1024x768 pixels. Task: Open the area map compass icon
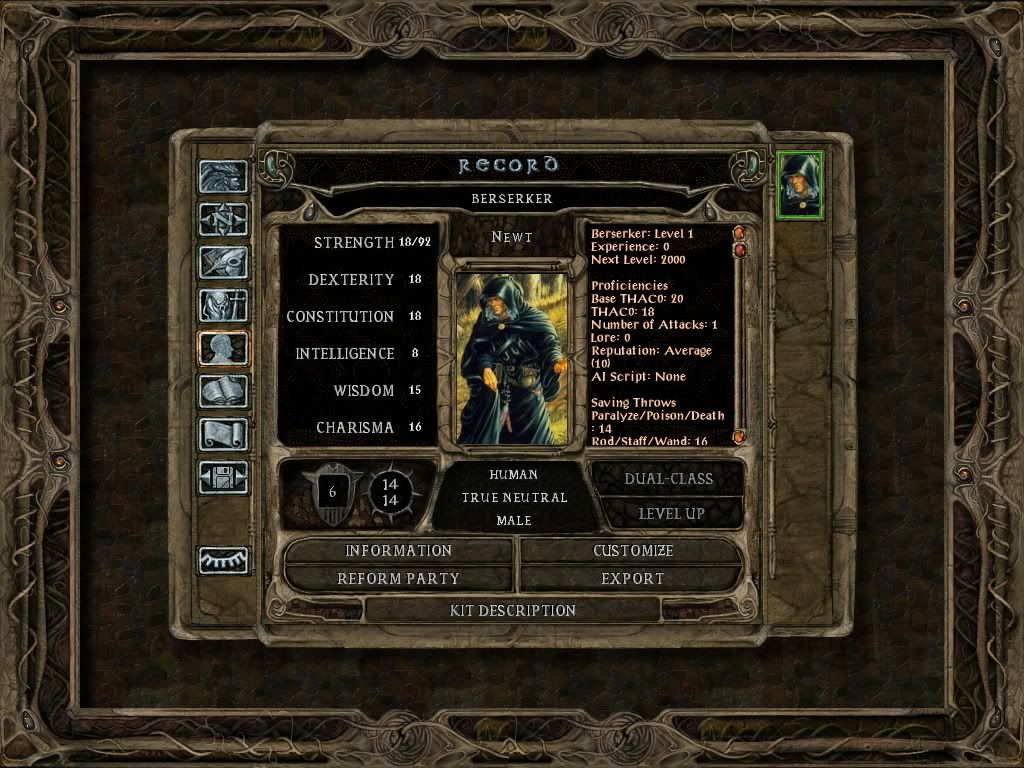(x=224, y=218)
